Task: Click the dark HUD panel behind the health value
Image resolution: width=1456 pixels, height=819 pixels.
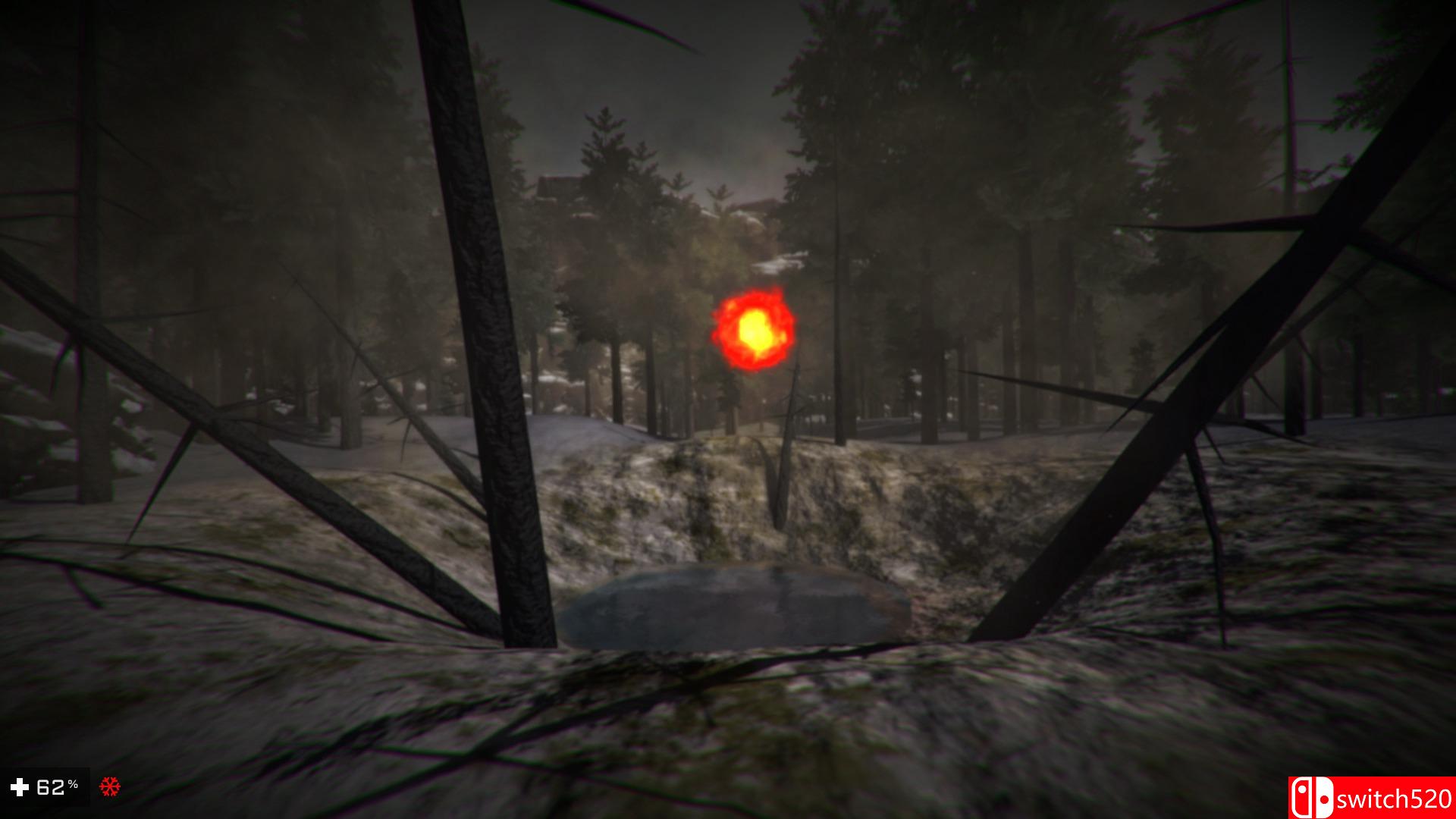Action: coord(45,785)
